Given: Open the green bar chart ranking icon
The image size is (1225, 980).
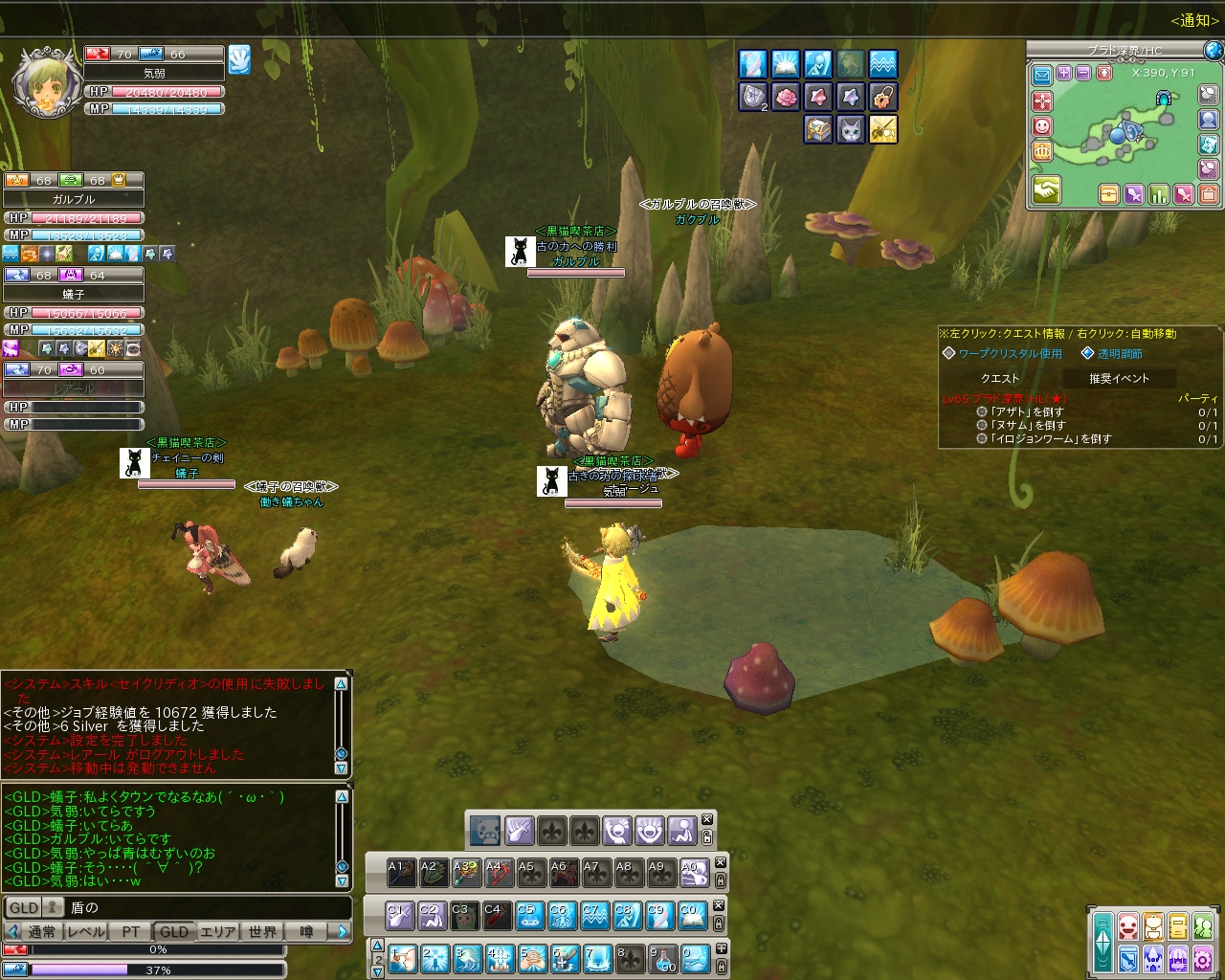Looking at the screenshot, I should tap(1159, 195).
